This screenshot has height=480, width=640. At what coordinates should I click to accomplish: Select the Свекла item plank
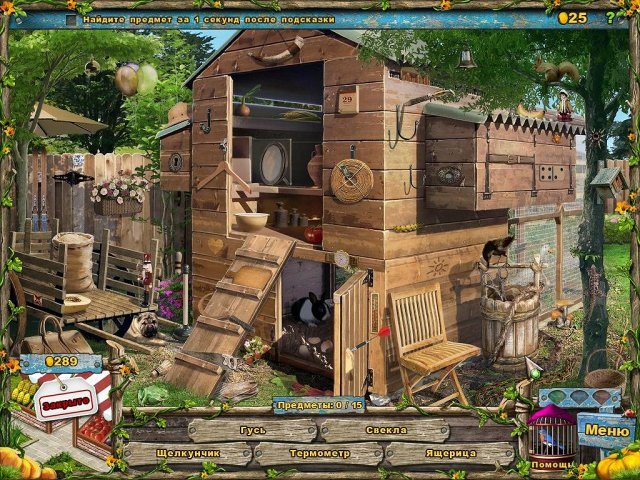(x=386, y=430)
